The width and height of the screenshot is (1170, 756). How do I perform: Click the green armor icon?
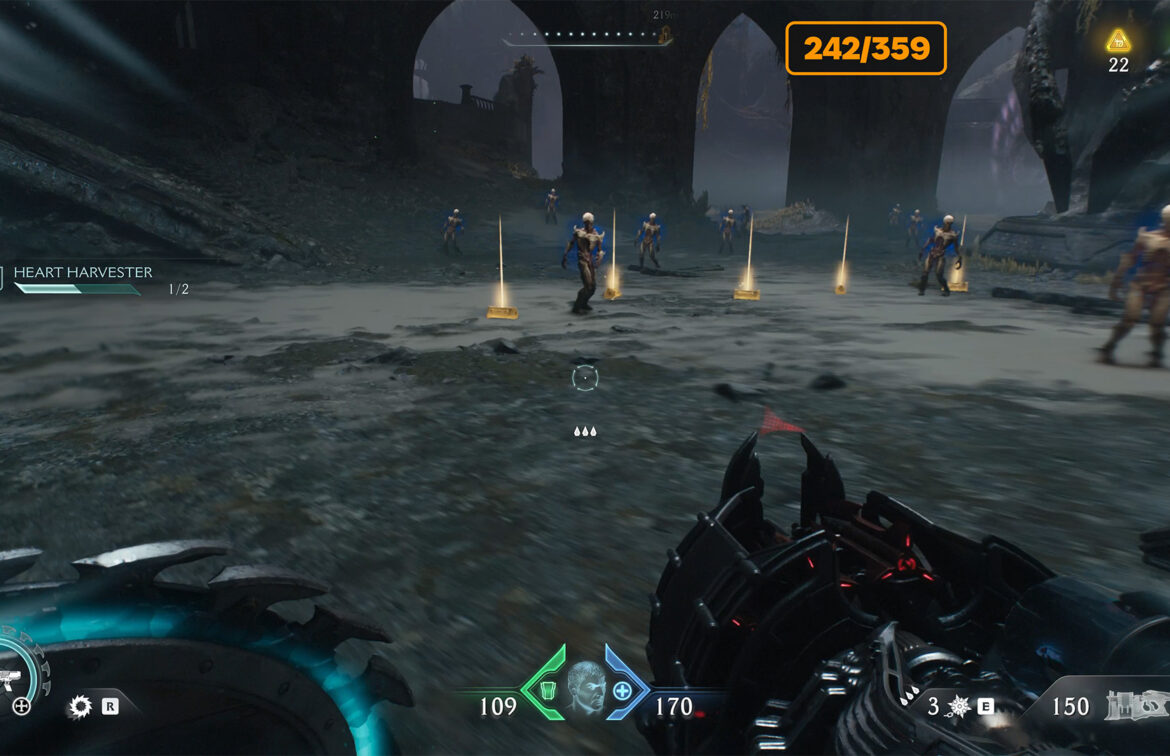(x=547, y=690)
